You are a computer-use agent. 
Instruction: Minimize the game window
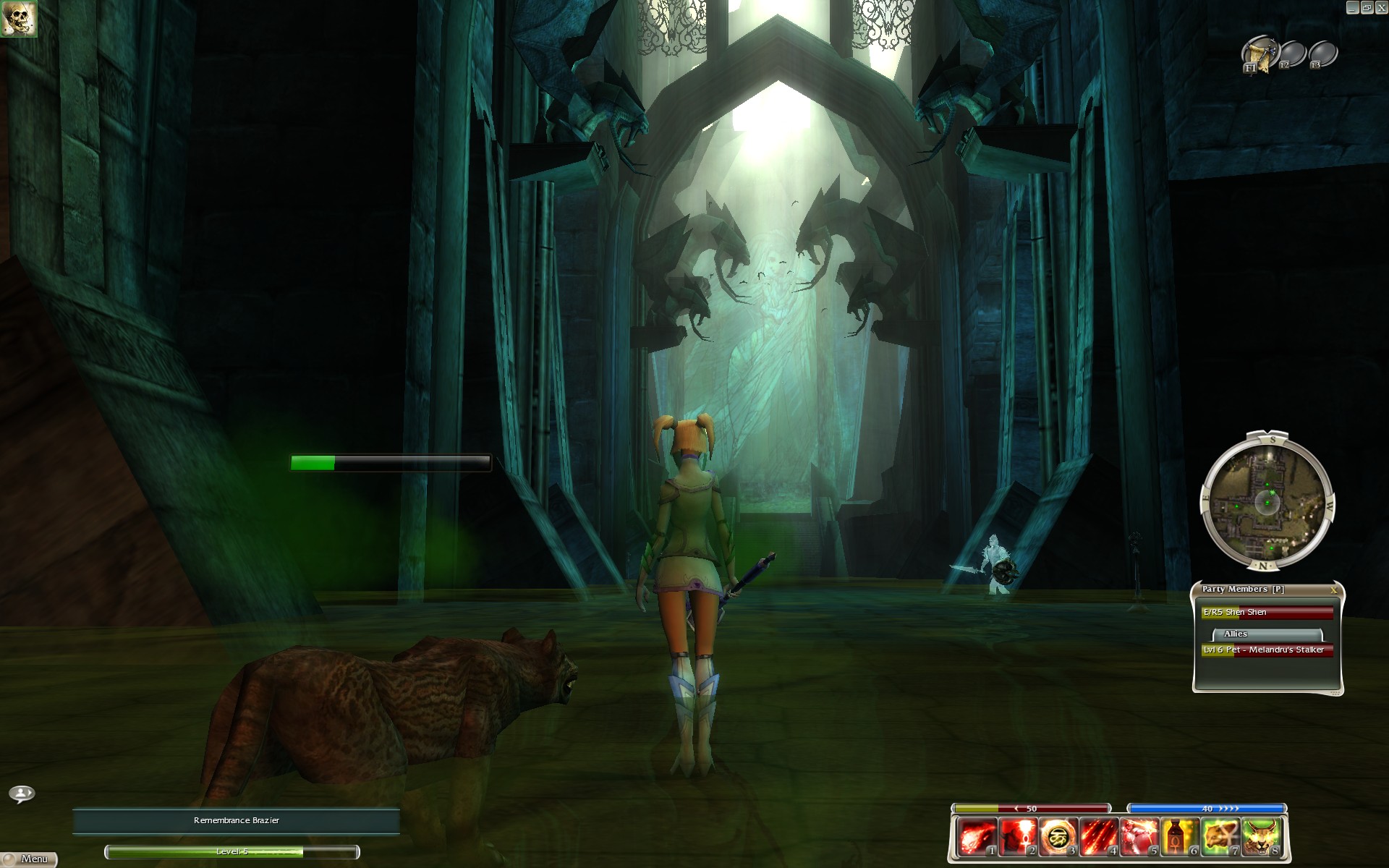click(1352, 7)
